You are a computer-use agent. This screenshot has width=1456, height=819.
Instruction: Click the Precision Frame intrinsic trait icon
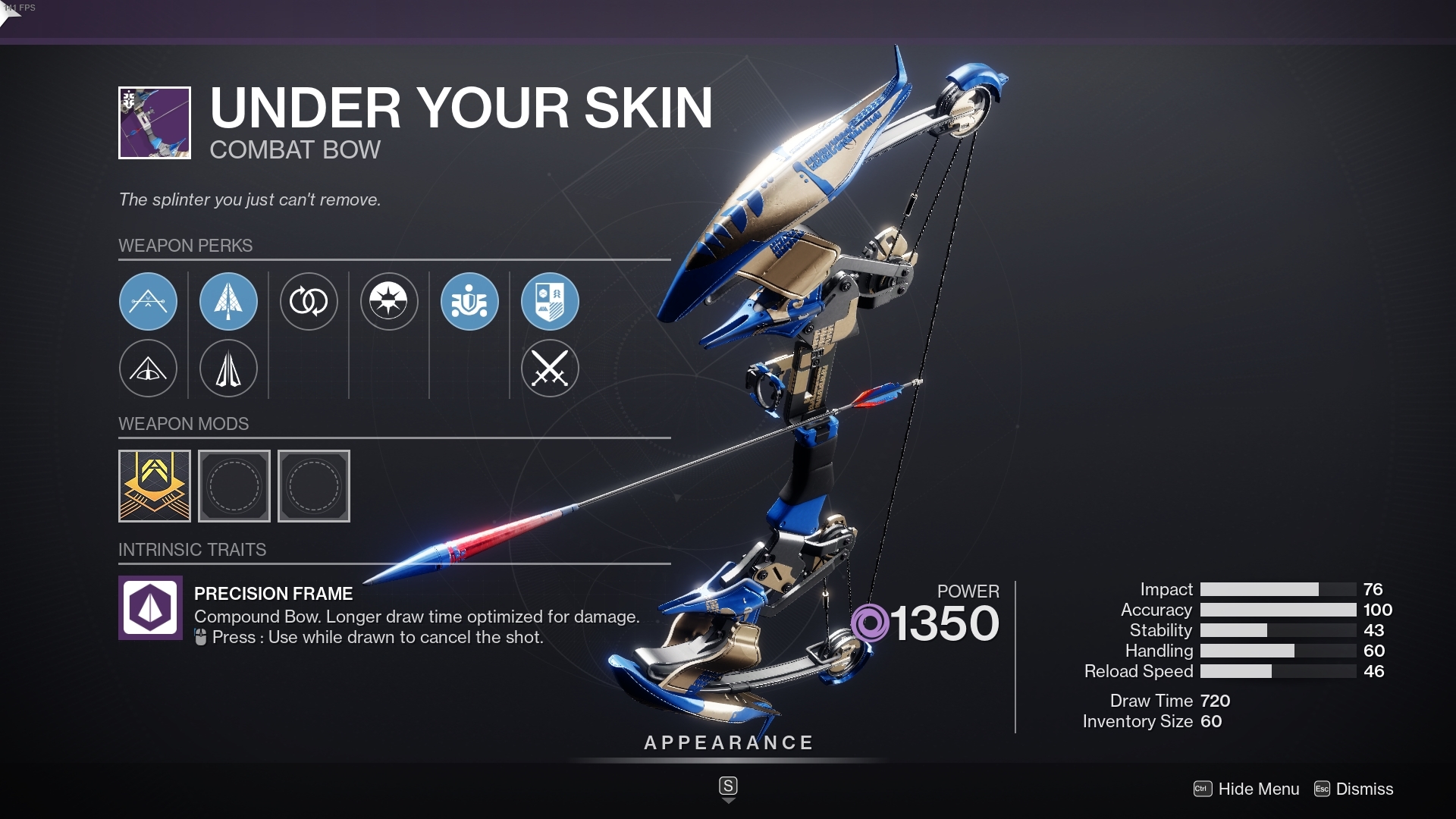click(x=149, y=607)
